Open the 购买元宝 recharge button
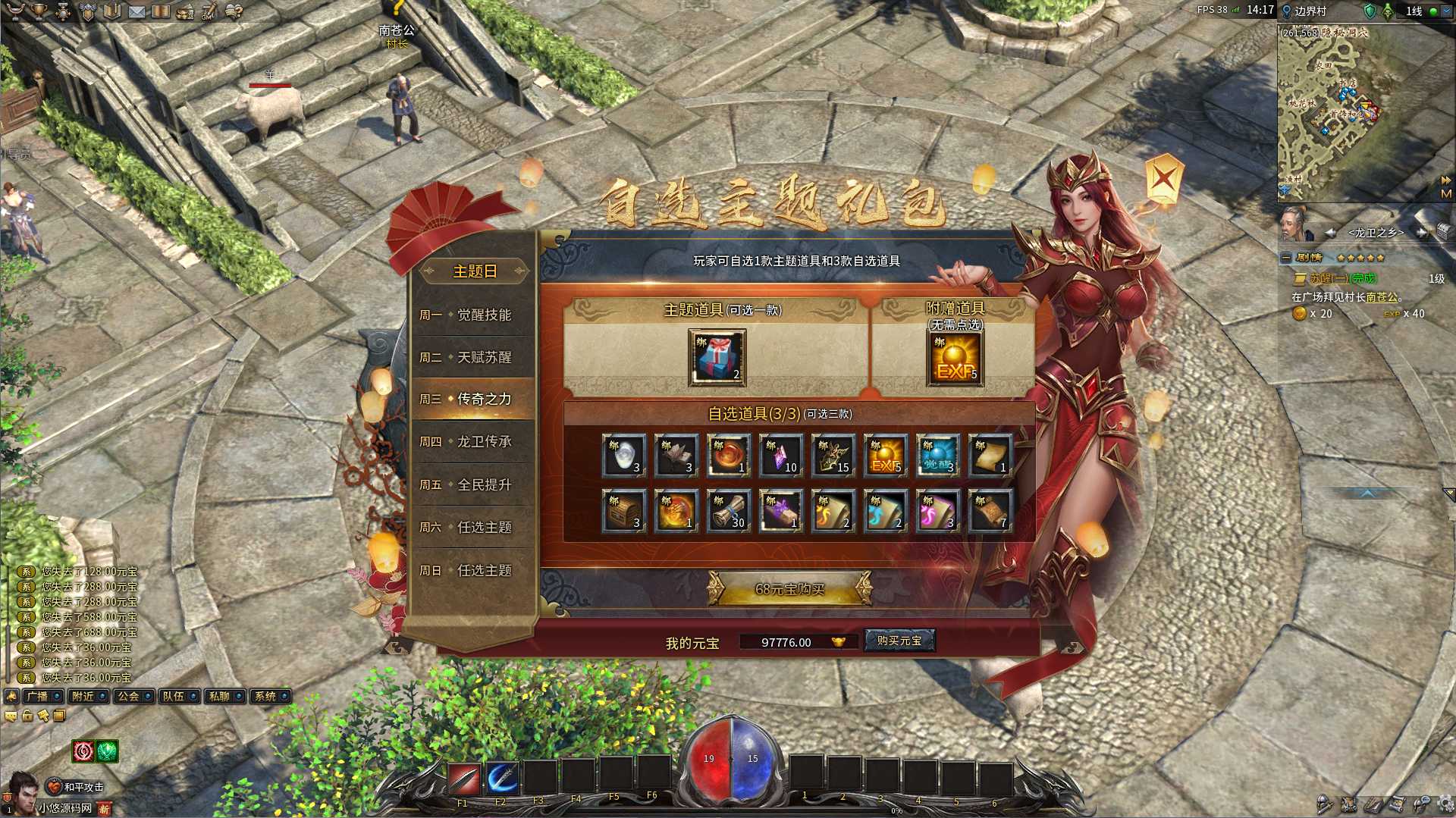The image size is (1456, 818). click(899, 641)
